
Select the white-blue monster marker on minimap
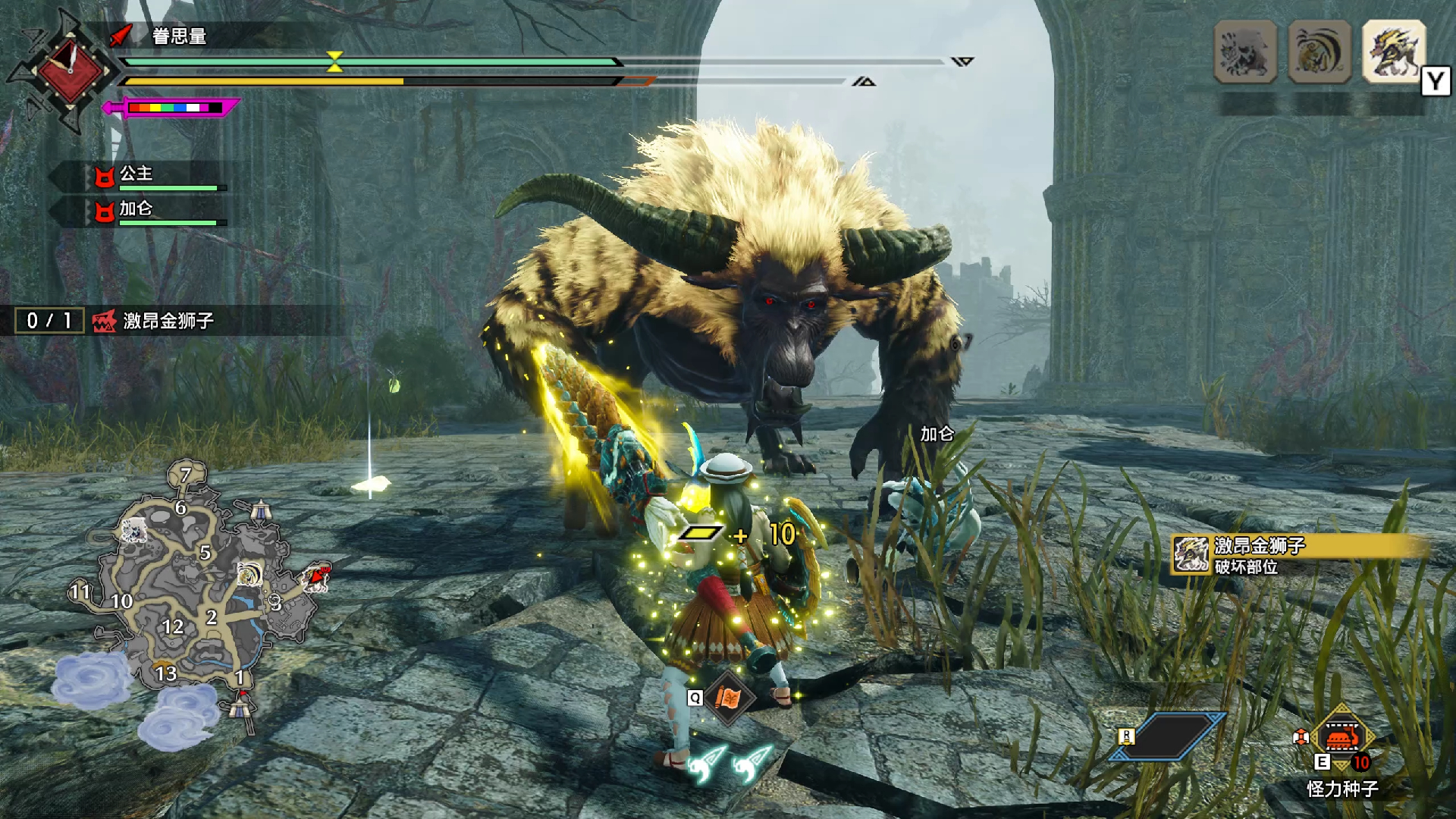click(135, 531)
